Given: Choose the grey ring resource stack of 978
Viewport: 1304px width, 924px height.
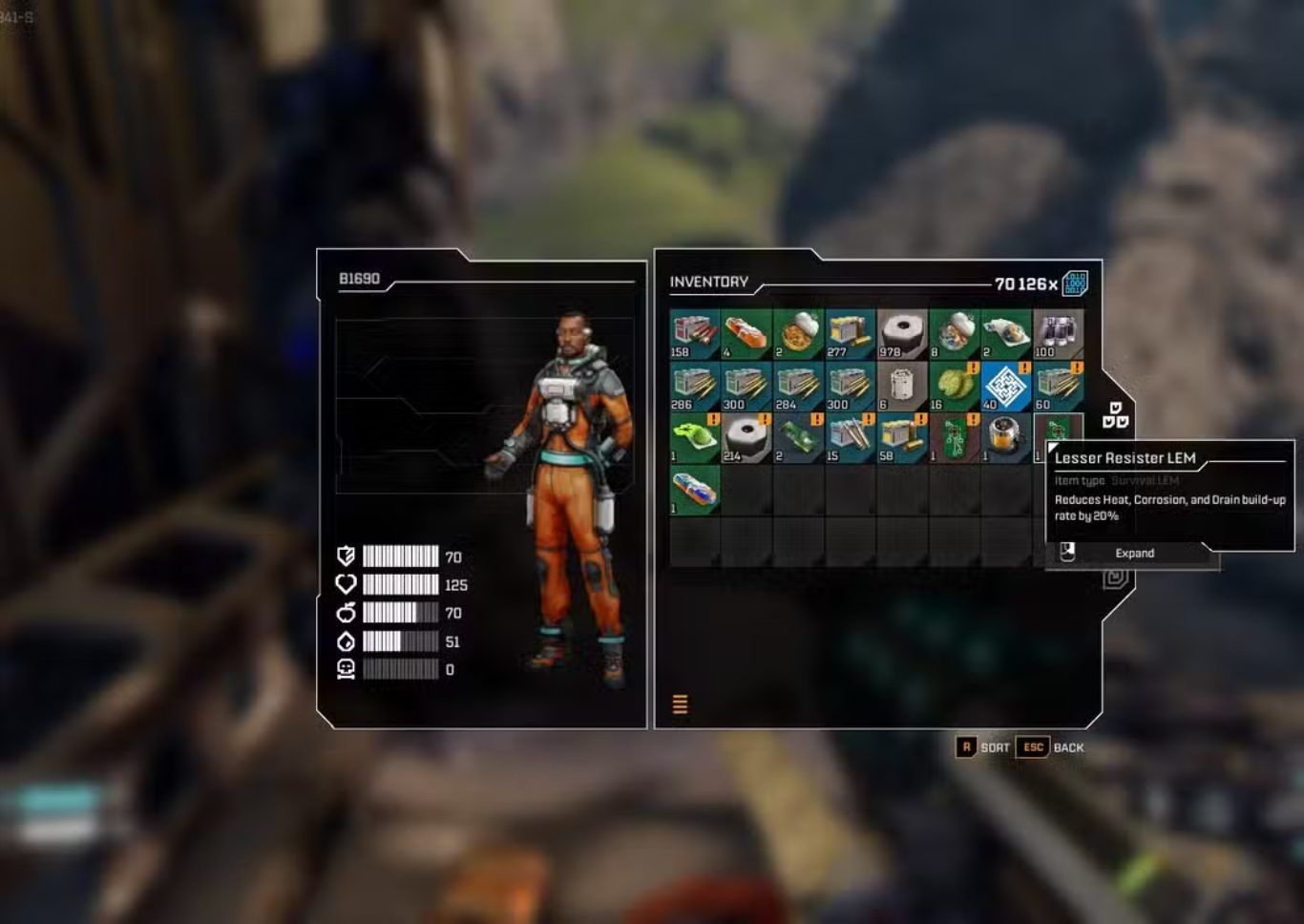Looking at the screenshot, I should [901, 334].
